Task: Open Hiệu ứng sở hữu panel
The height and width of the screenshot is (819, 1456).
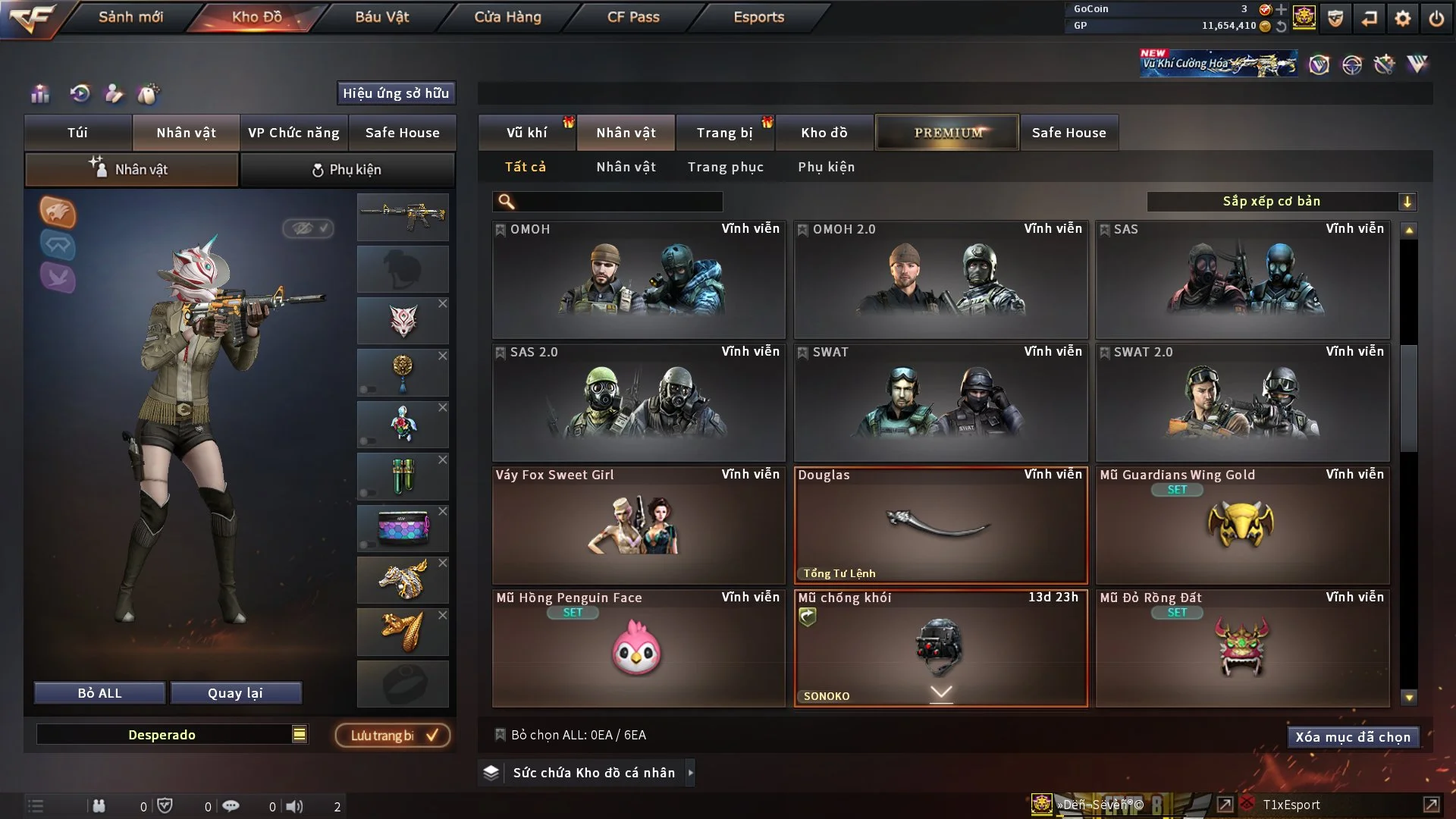Action: click(x=396, y=93)
